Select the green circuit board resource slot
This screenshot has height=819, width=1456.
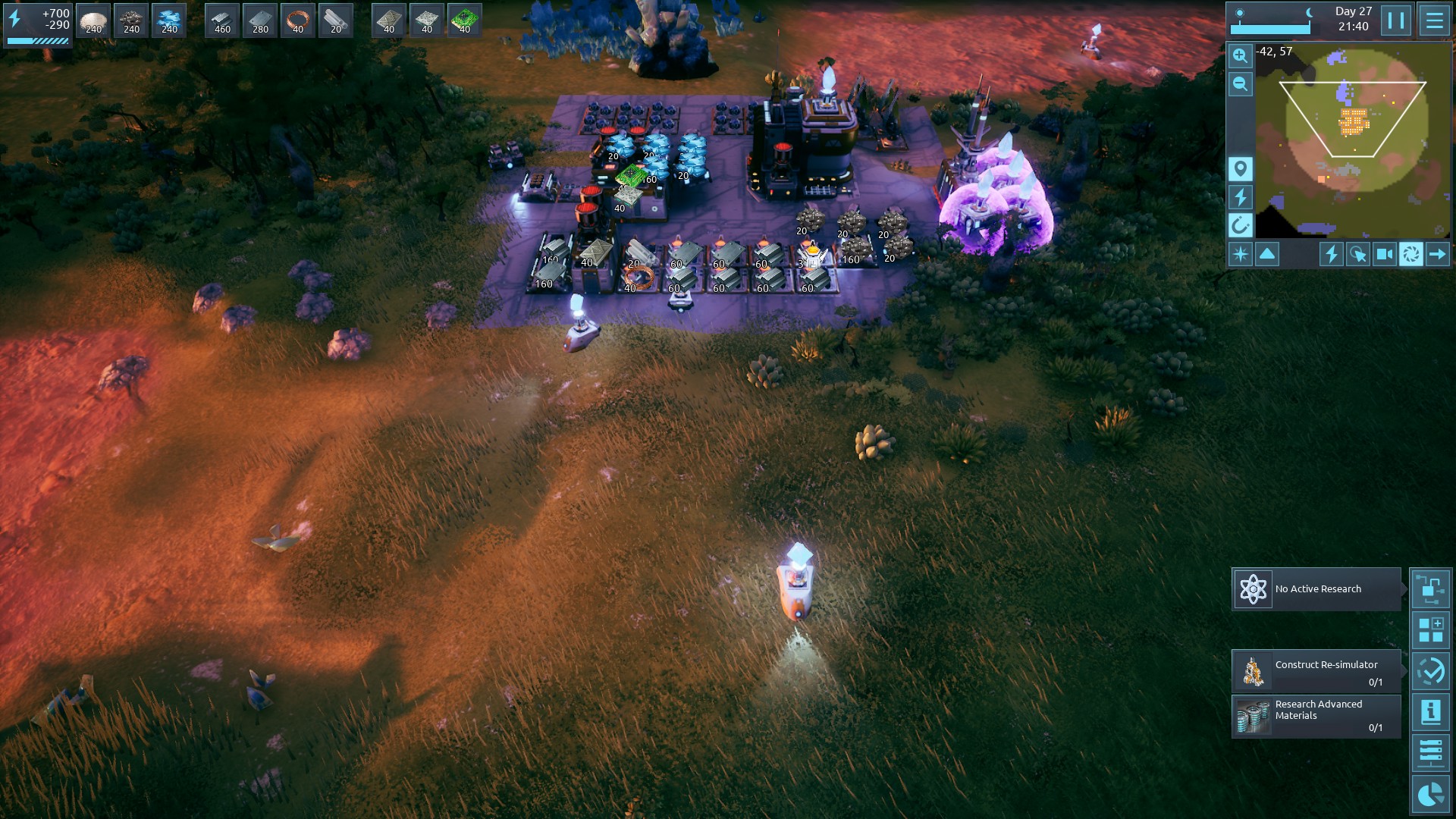464,20
